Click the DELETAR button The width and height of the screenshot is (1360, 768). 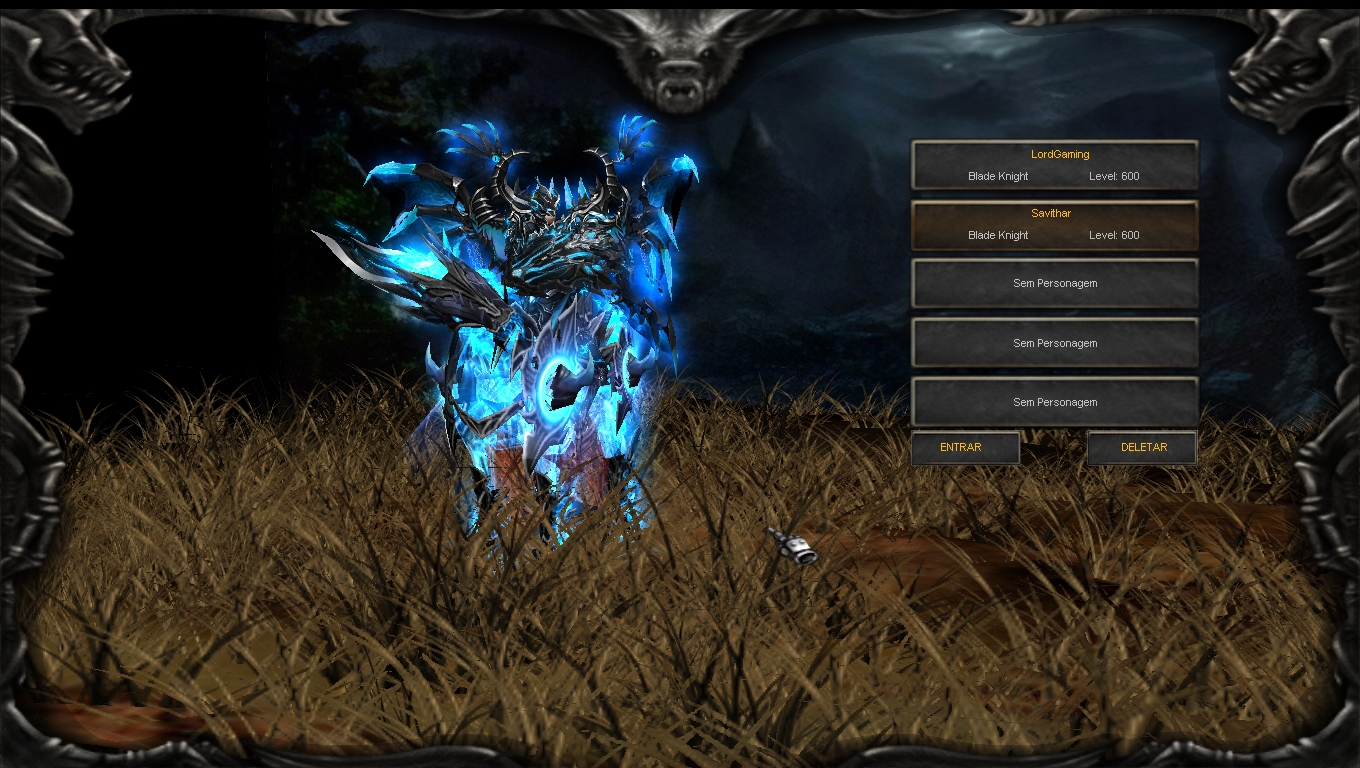point(1142,448)
